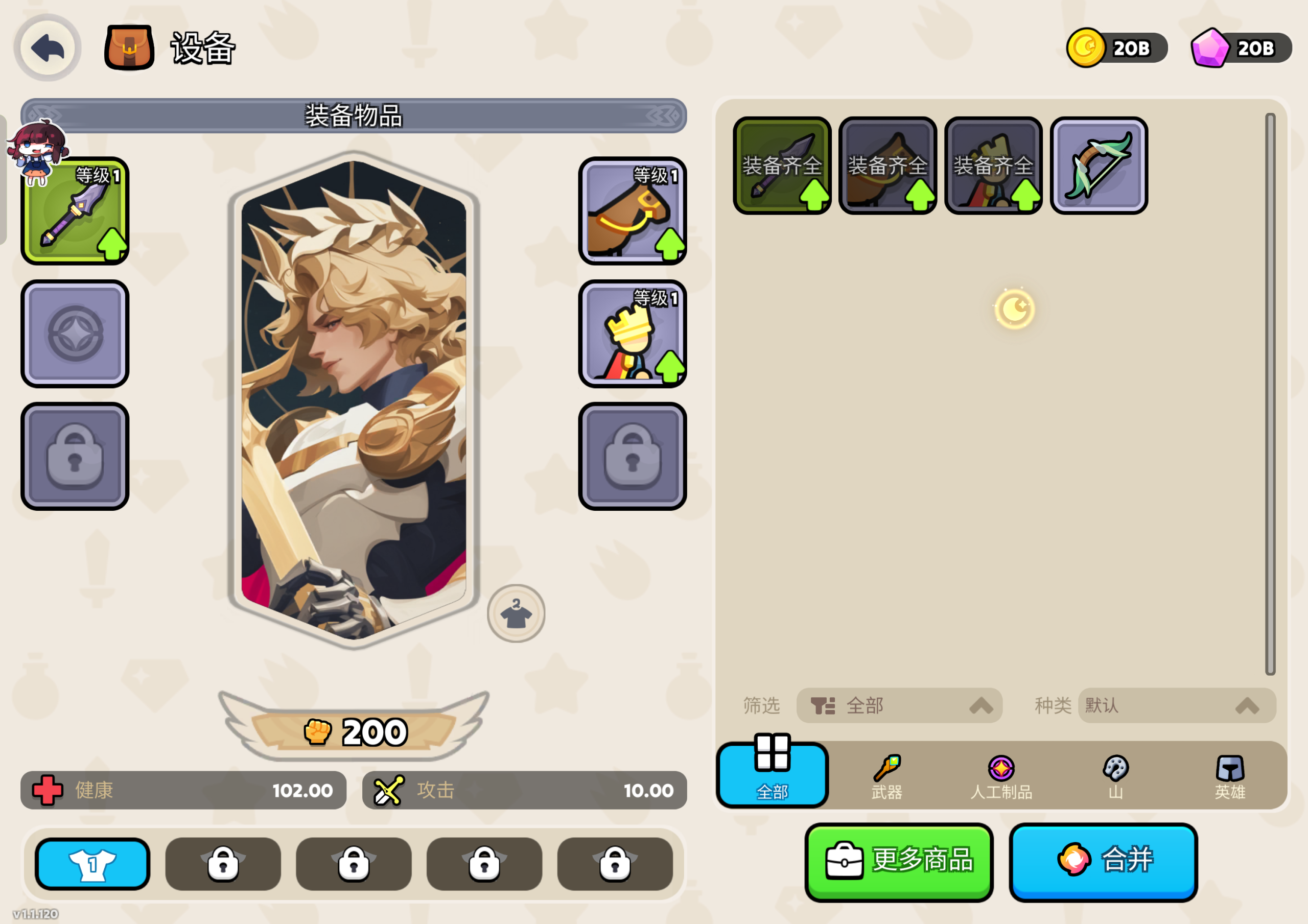Select the equipped horse mount slot

[632, 211]
